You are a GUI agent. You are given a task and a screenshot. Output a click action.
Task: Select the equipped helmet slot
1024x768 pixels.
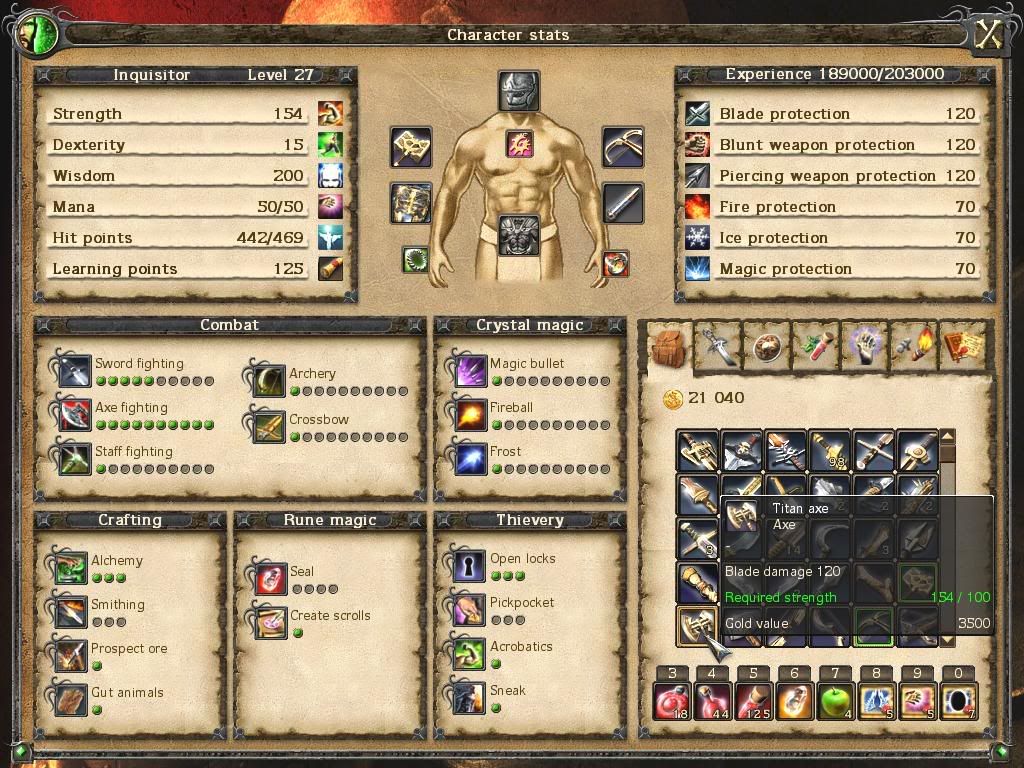pyautogui.click(x=518, y=91)
